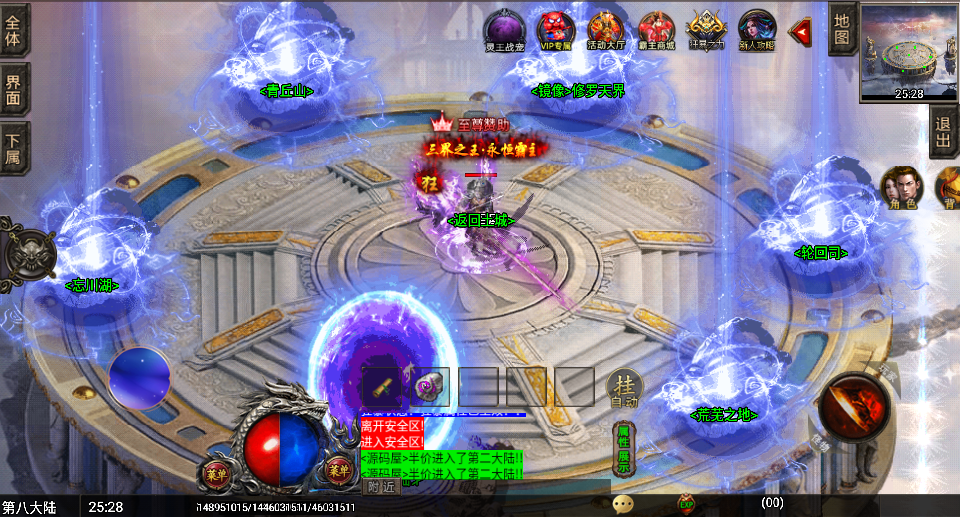Screen dimensions: 960x517
Task: Activate the flaming sword attack skill
Action: tap(854, 407)
